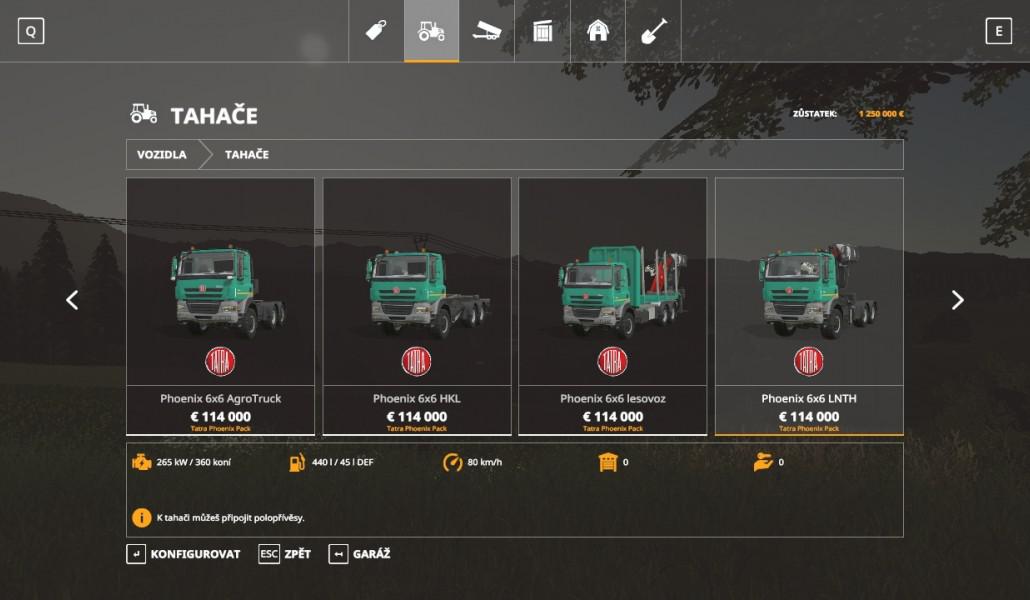Navigate back to VOZIDLA breadcrumb
The image size is (1030, 600).
(162, 155)
